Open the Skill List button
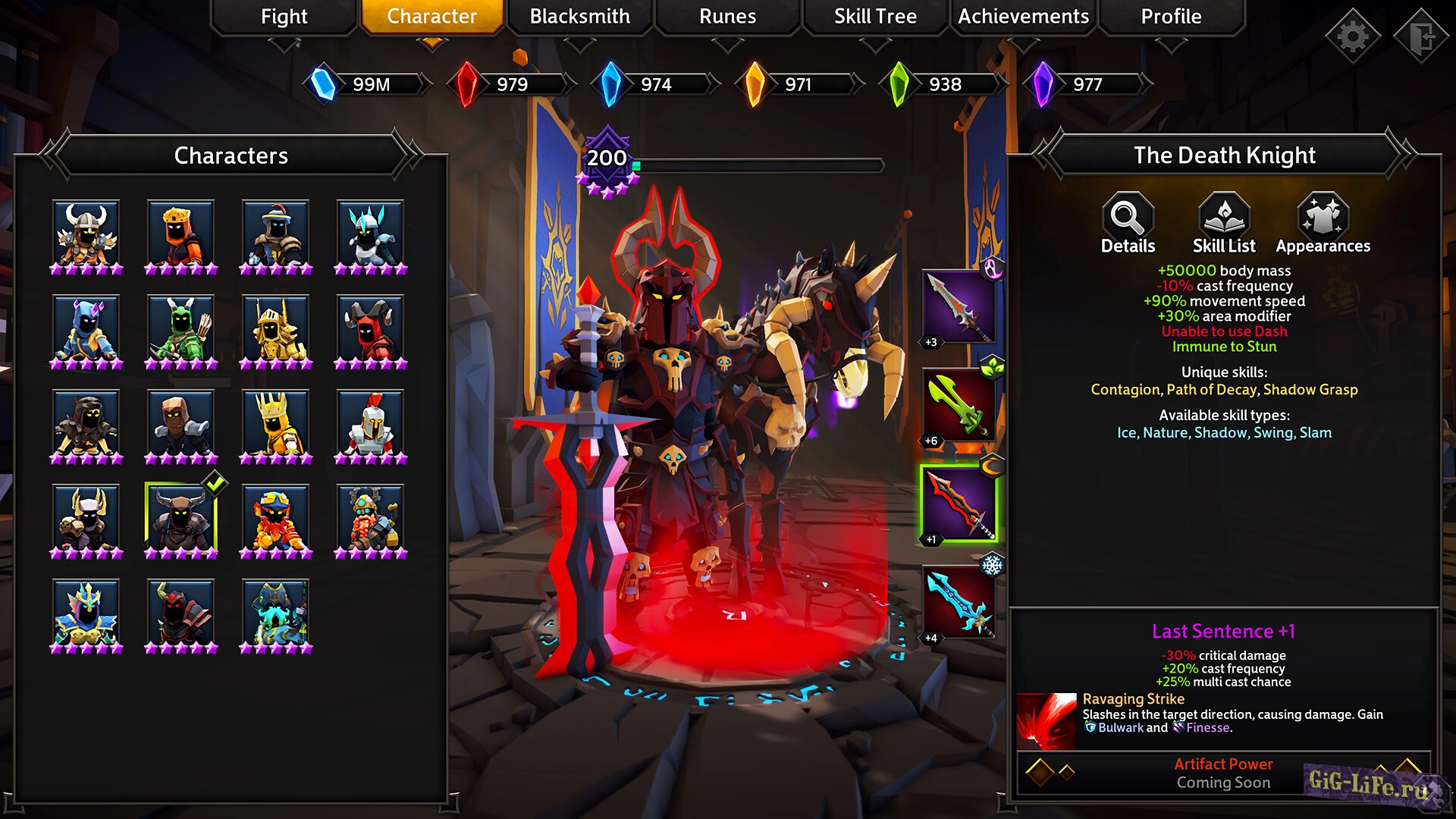 click(x=1224, y=224)
